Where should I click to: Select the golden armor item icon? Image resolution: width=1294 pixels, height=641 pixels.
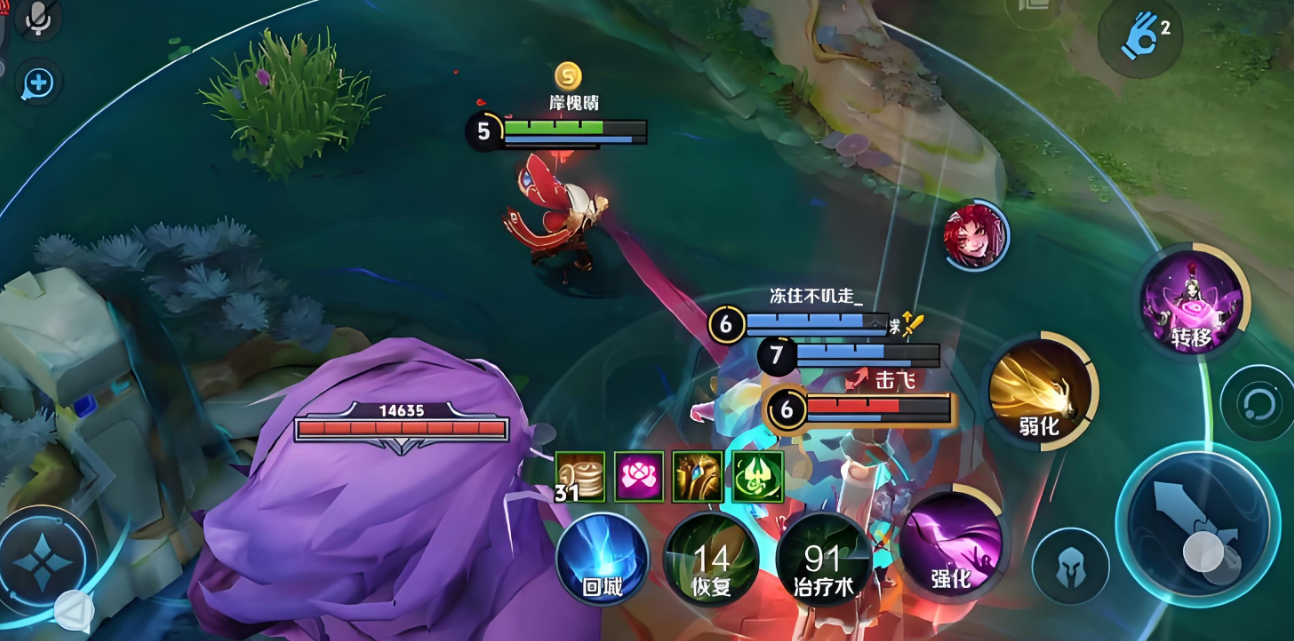pyautogui.click(x=698, y=476)
